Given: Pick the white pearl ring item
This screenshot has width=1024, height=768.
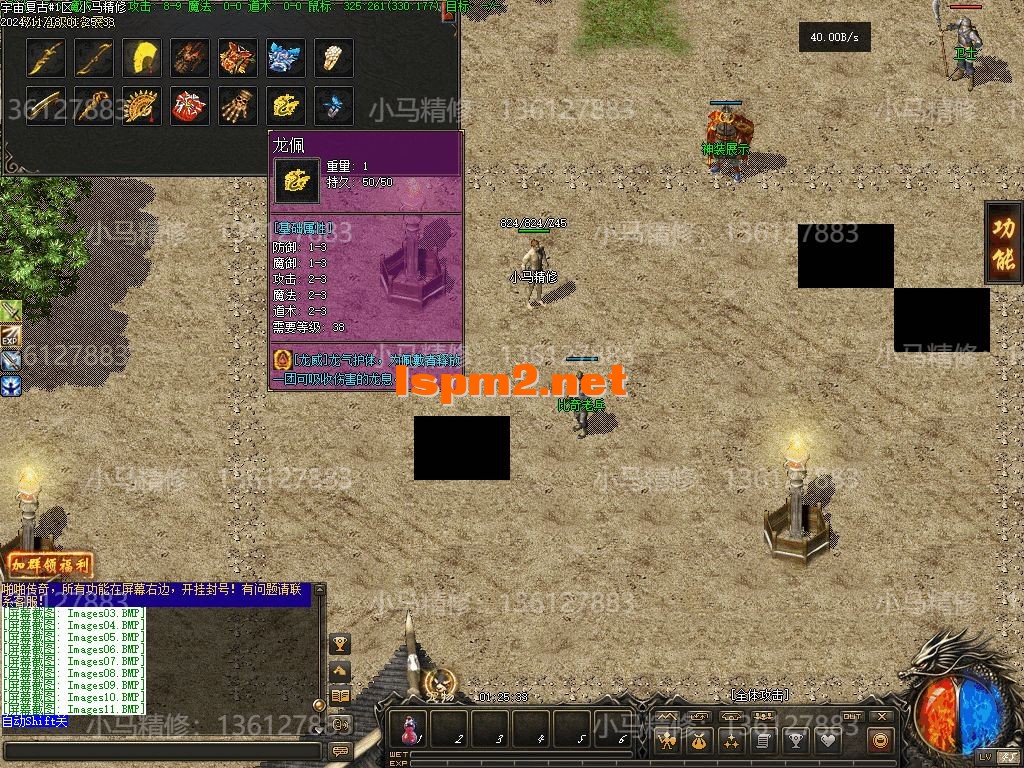Looking at the screenshot, I should [x=334, y=57].
